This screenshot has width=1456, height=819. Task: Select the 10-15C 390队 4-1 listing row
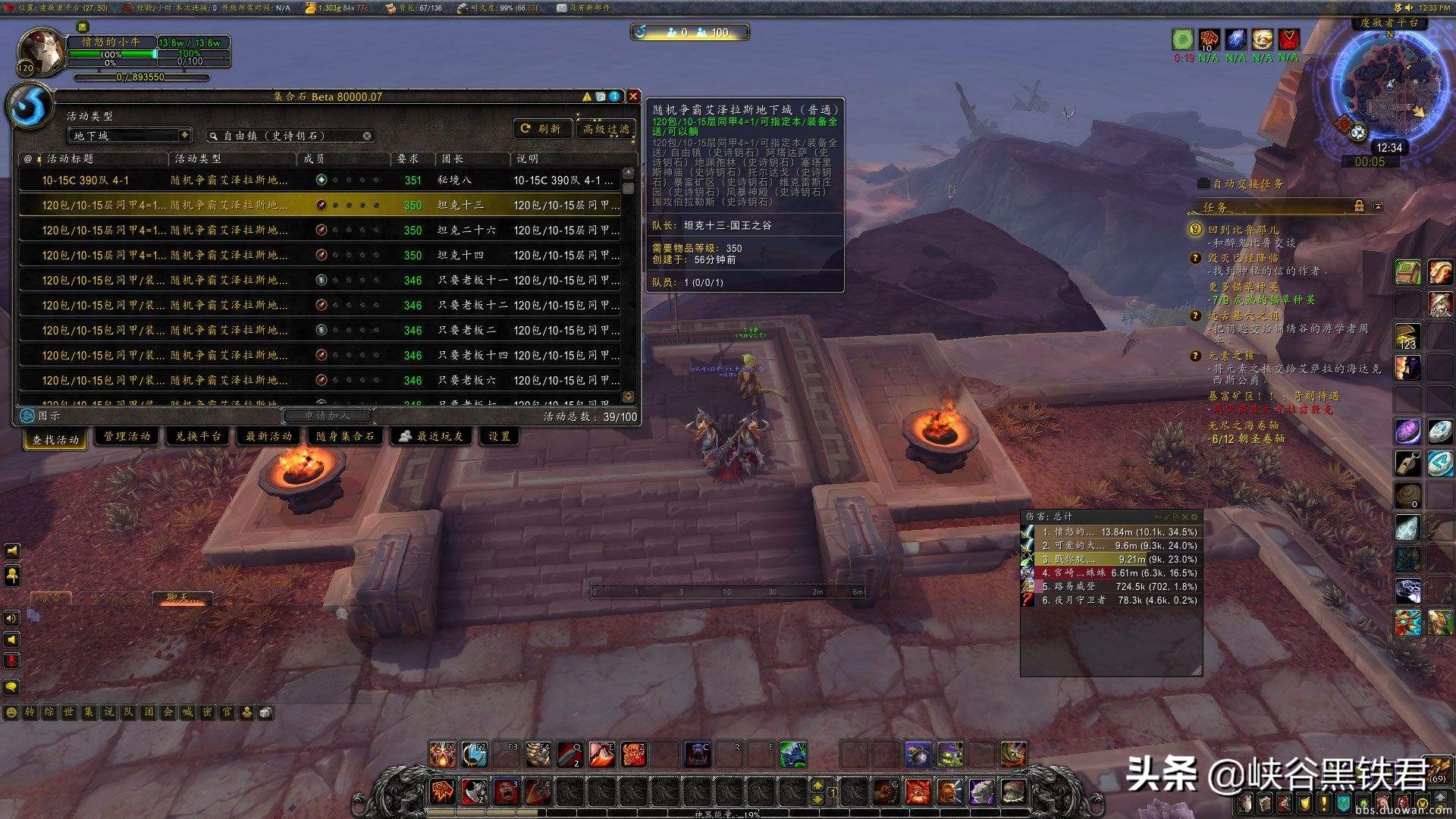coord(318,180)
